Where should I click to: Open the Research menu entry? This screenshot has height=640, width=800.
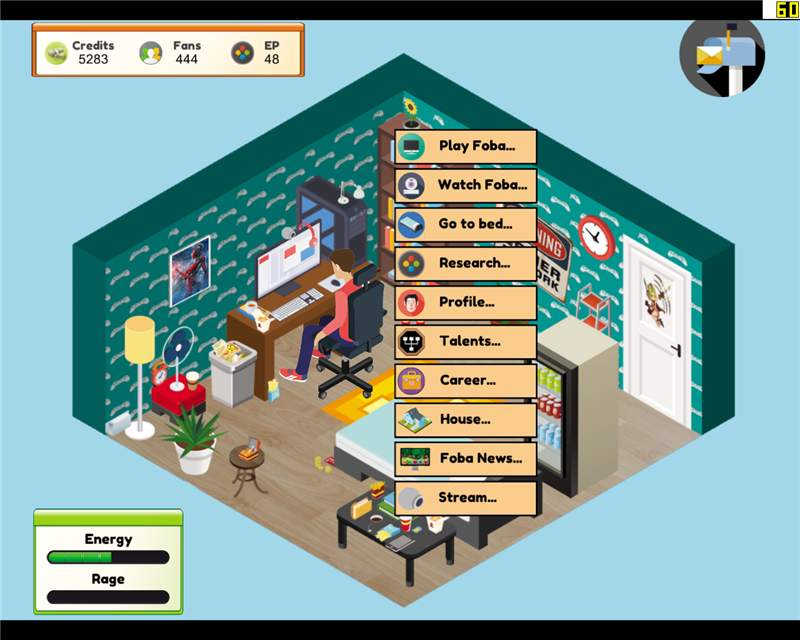click(x=466, y=264)
